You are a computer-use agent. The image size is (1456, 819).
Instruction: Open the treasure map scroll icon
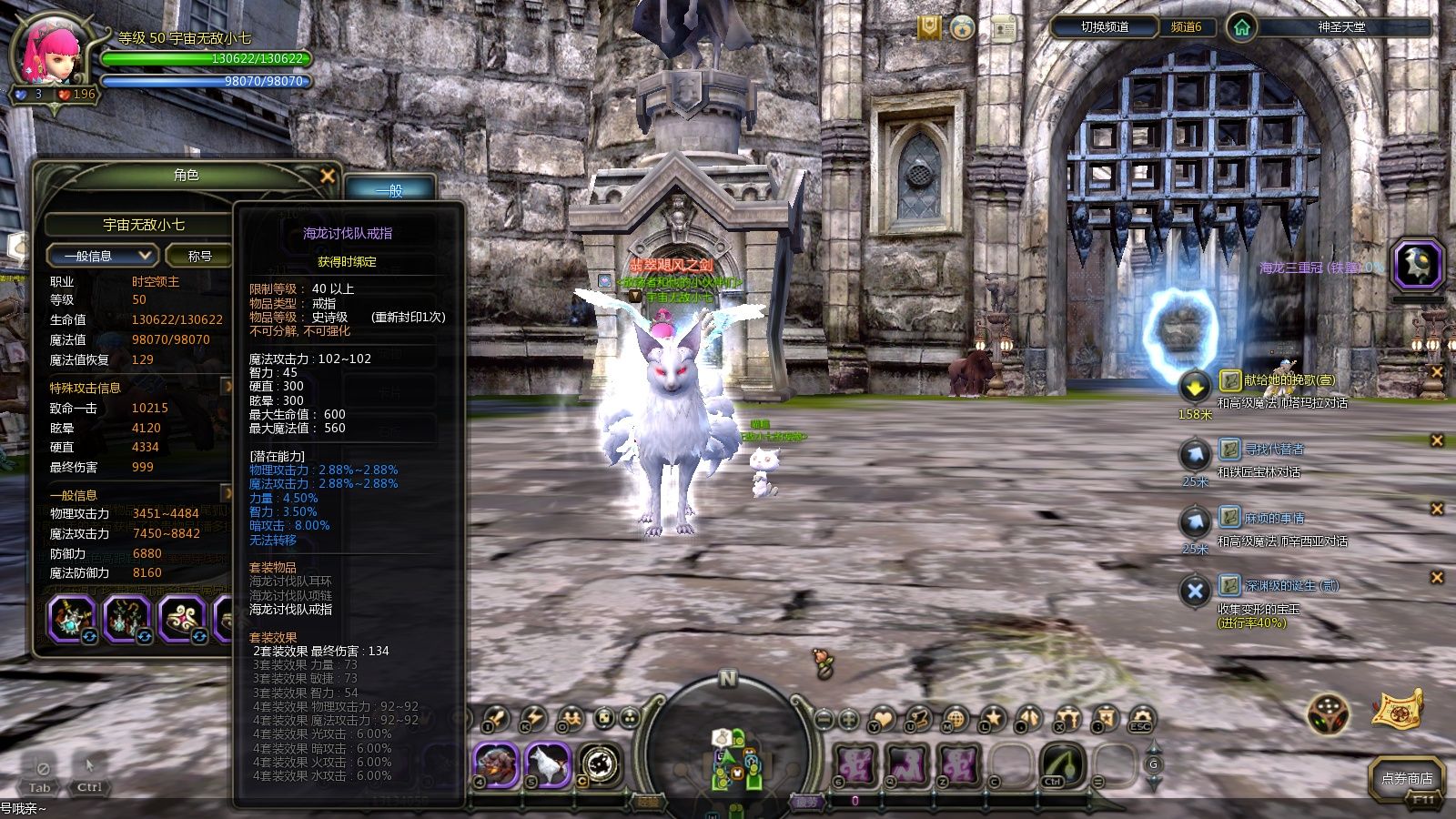[x=1398, y=710]
